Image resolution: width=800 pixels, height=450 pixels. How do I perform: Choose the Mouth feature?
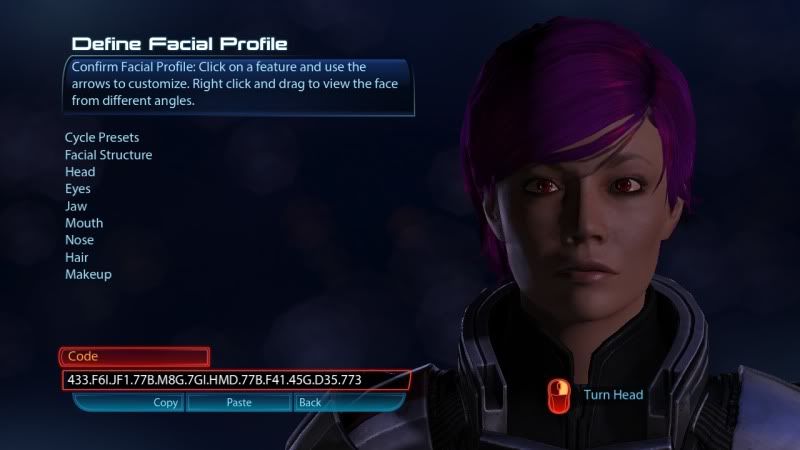click(84, 223)
